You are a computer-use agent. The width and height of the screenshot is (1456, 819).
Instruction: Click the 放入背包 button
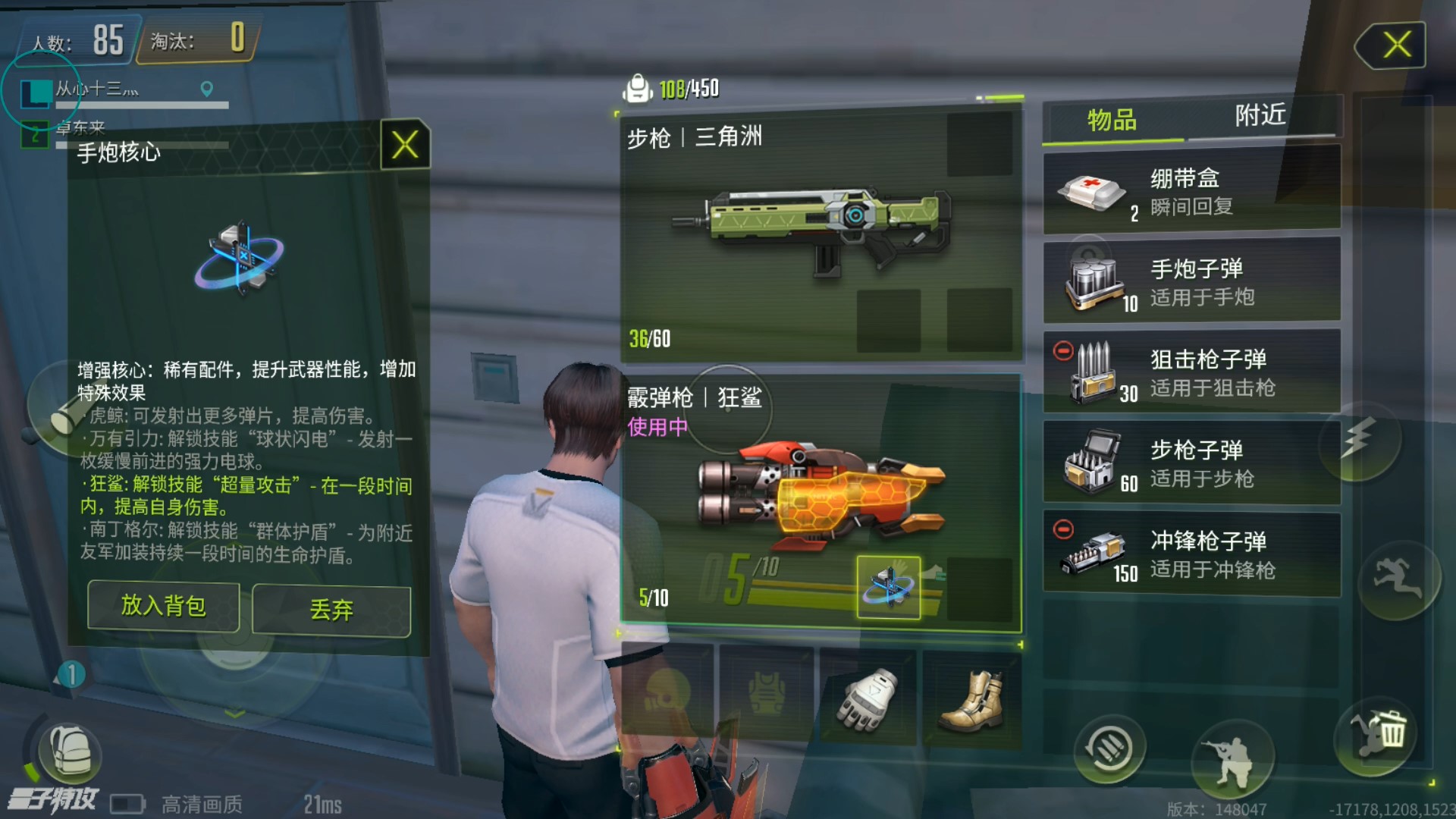[163, 606]
